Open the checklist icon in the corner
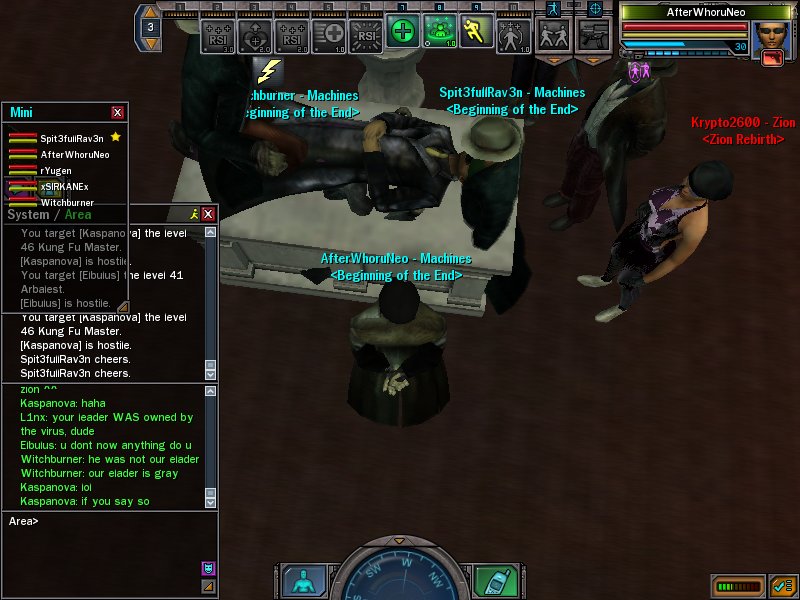Image resolution: width=800 pixels, height=600 pixels. coord(783,584)
